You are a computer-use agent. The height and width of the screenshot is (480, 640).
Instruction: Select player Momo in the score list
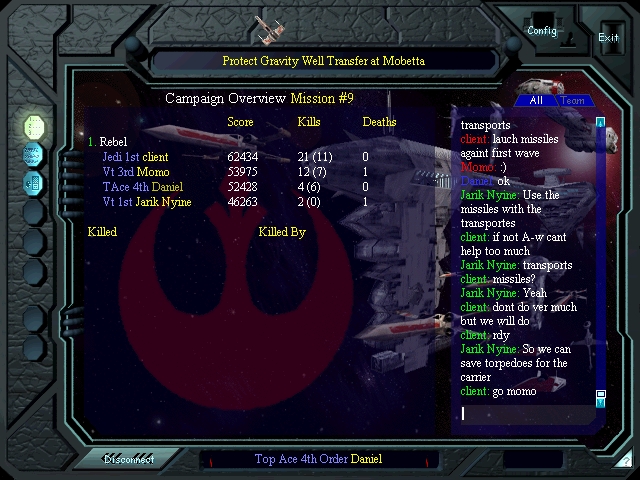tap(151, 172)
